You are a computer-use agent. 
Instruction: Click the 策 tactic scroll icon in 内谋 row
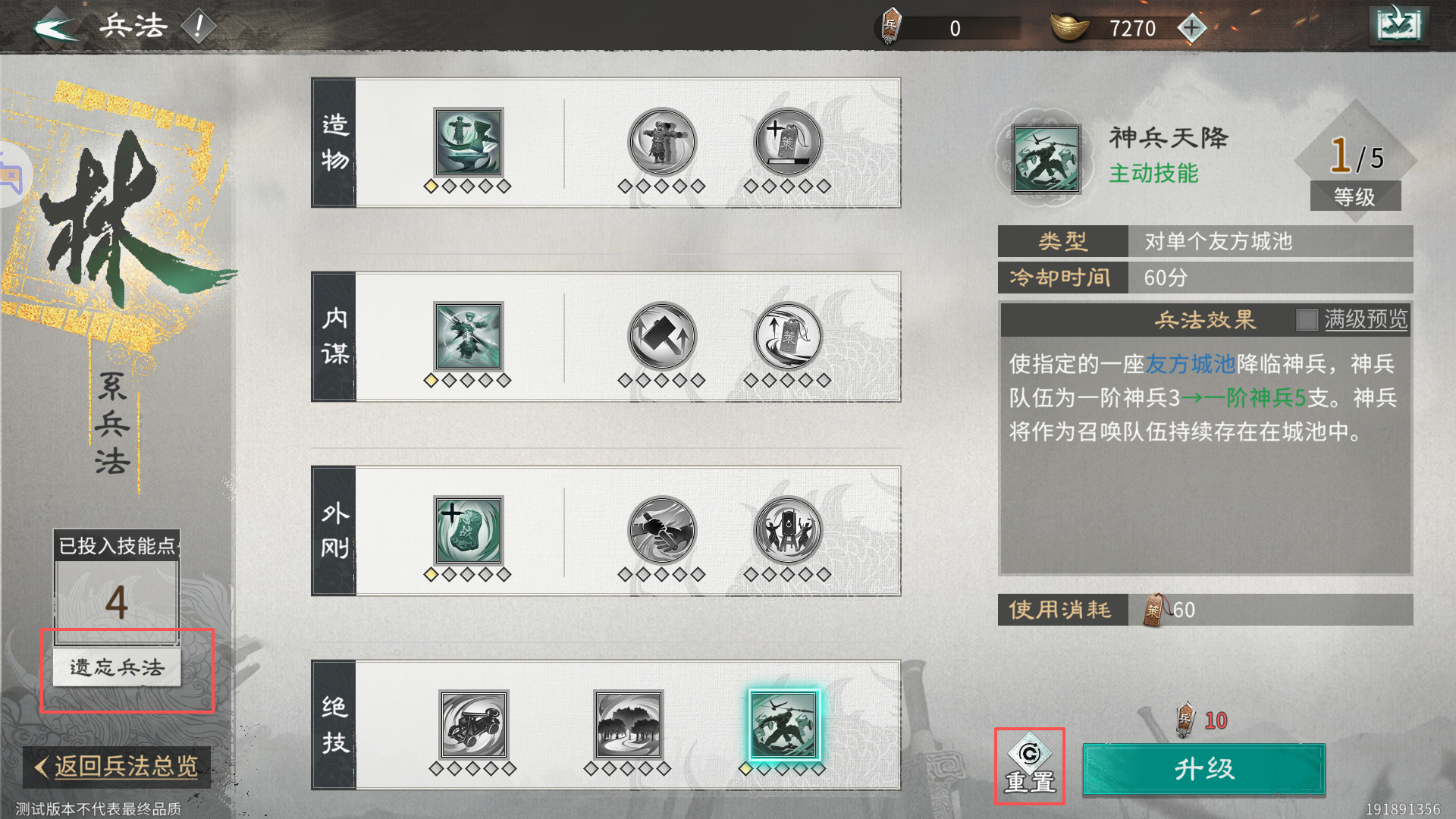(787, 337)
